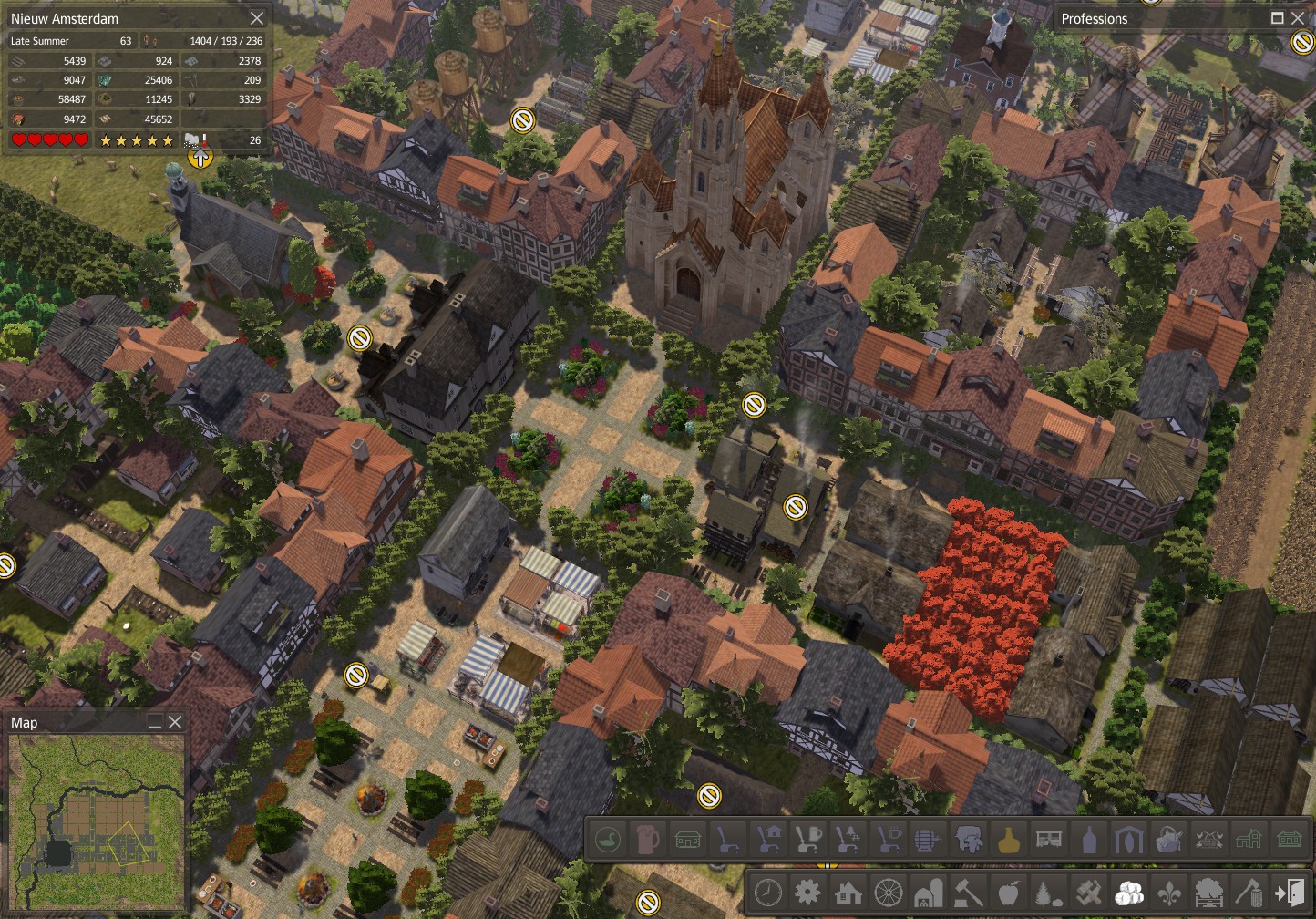1316x919 pixels.
Task: Toggle the pause marker above the red berry field
Action: coord(796,504)
